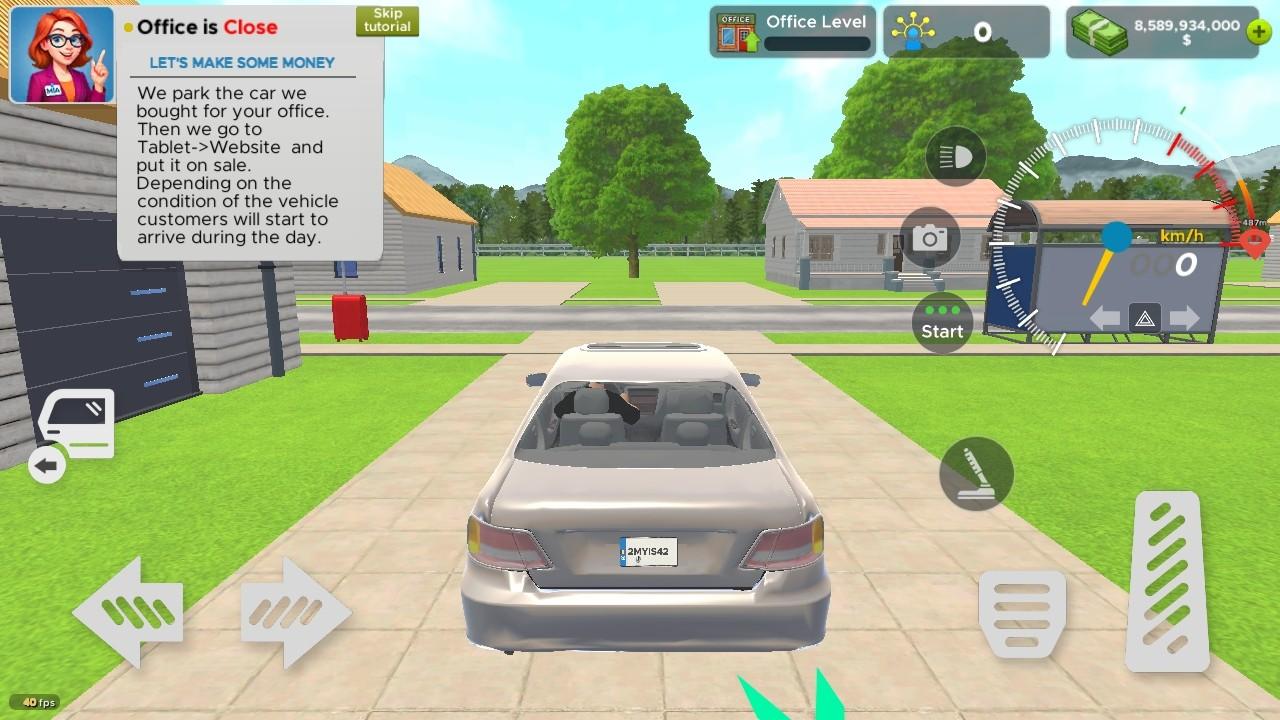The width and height of the screenshot is (1280, 720).
Task: Open the referral network counter
Action: 967,31
